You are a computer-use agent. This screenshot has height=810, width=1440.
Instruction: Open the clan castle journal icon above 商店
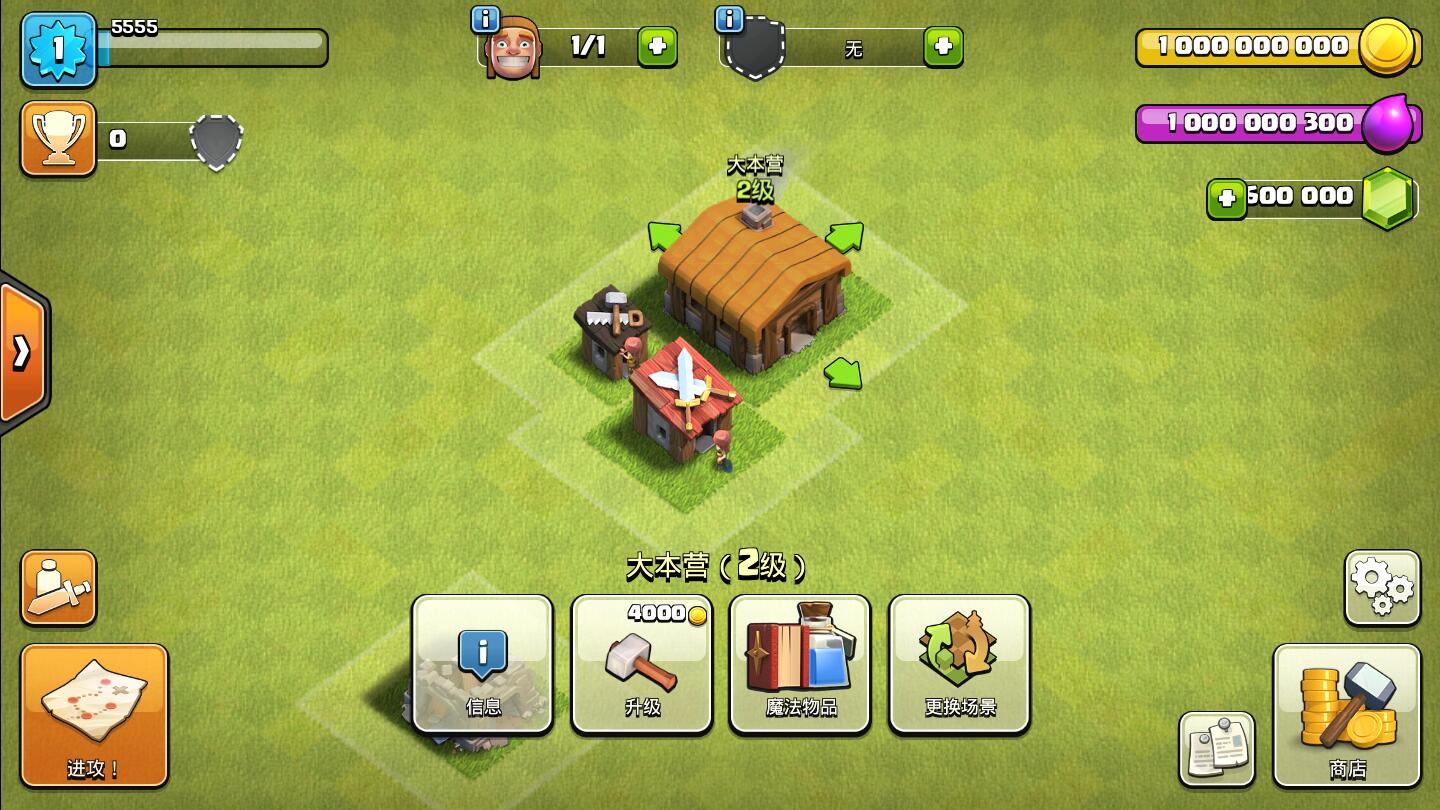(x=1216, y=747)
